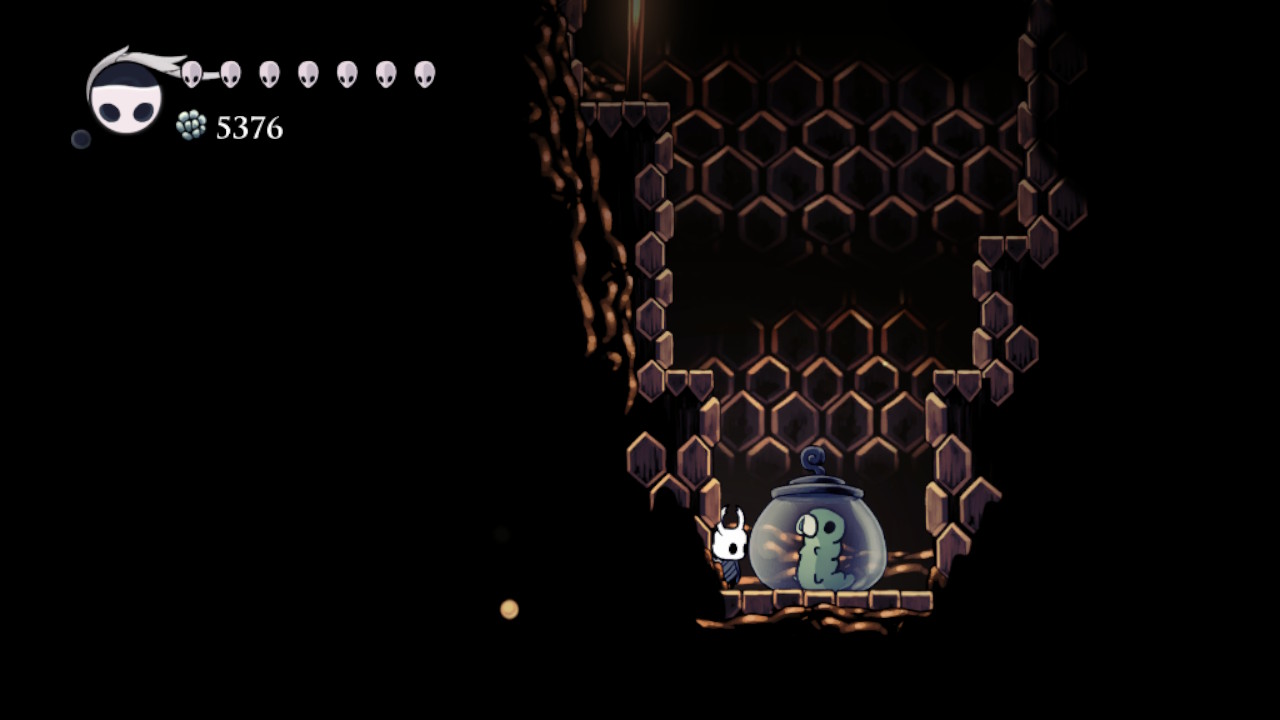
Task: Click the middle mask of the health bar
Action: (308, 72)
